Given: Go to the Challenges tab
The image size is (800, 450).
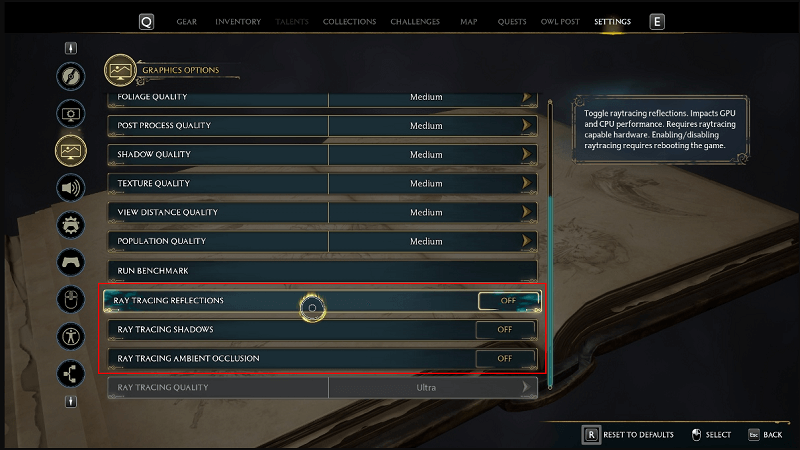Looking at the screenshot, I should tap(415, 22).
